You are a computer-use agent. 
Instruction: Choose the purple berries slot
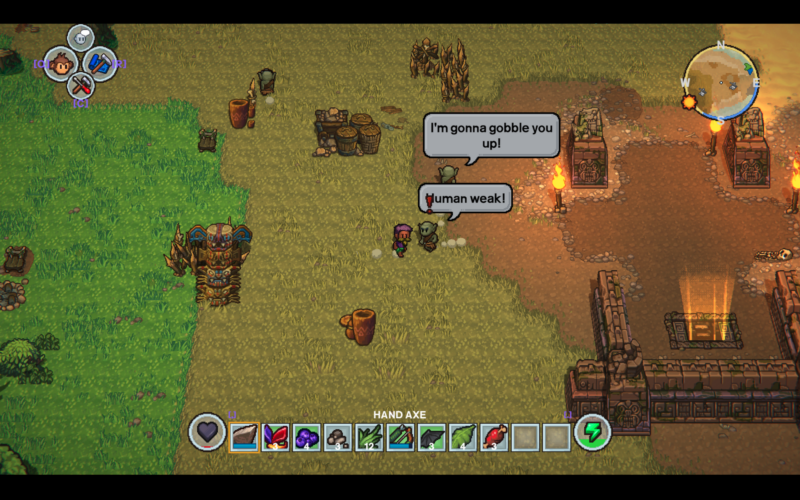(x=307, y=437)
